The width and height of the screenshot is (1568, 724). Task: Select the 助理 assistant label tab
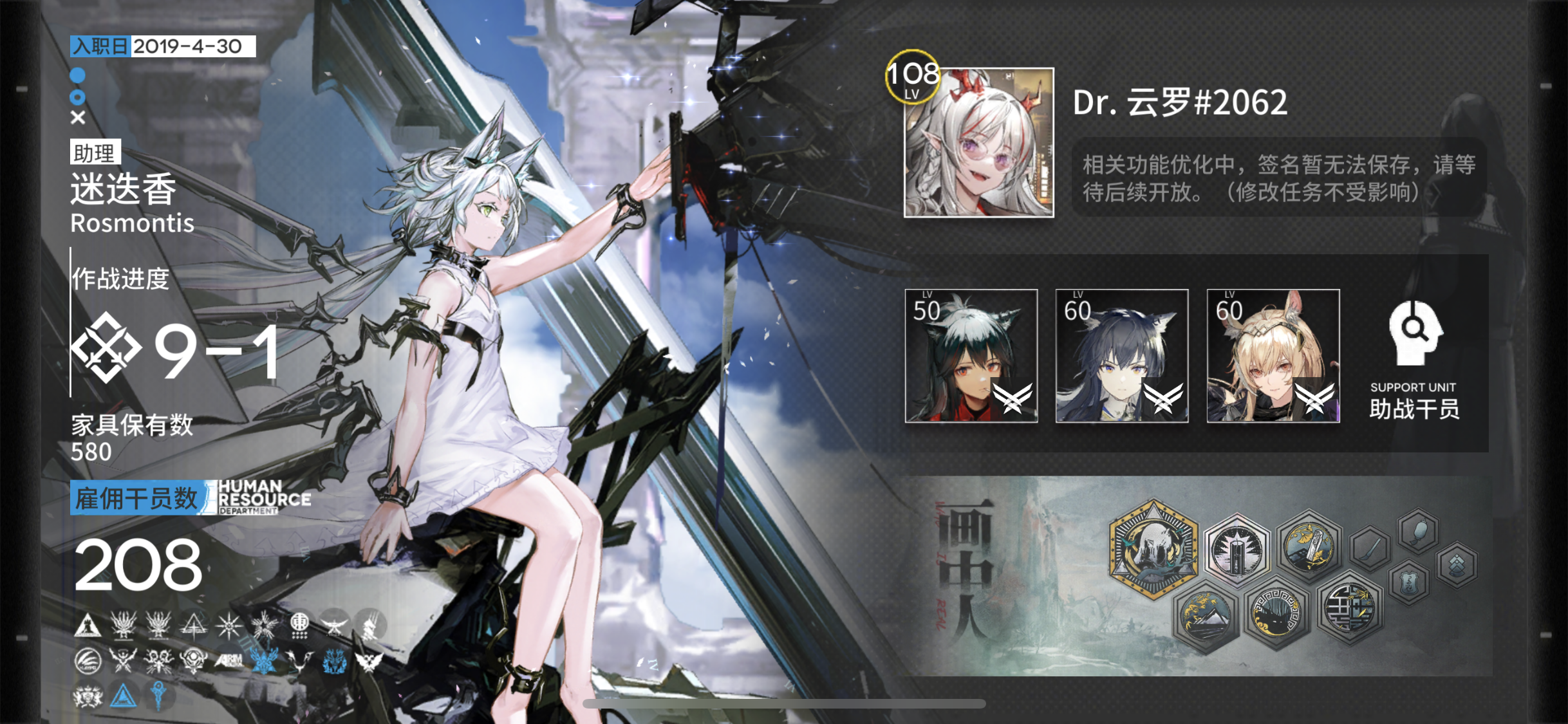pos(94,153)
